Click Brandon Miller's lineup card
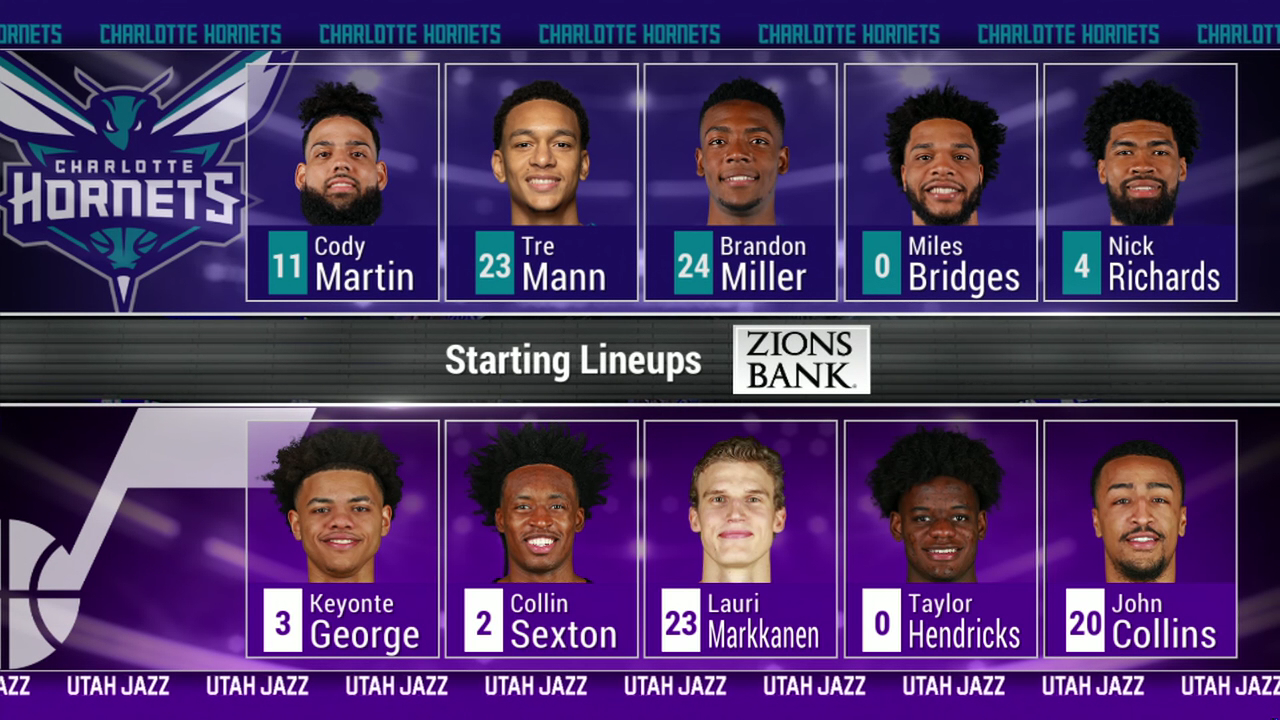 [x=740, y=182]
